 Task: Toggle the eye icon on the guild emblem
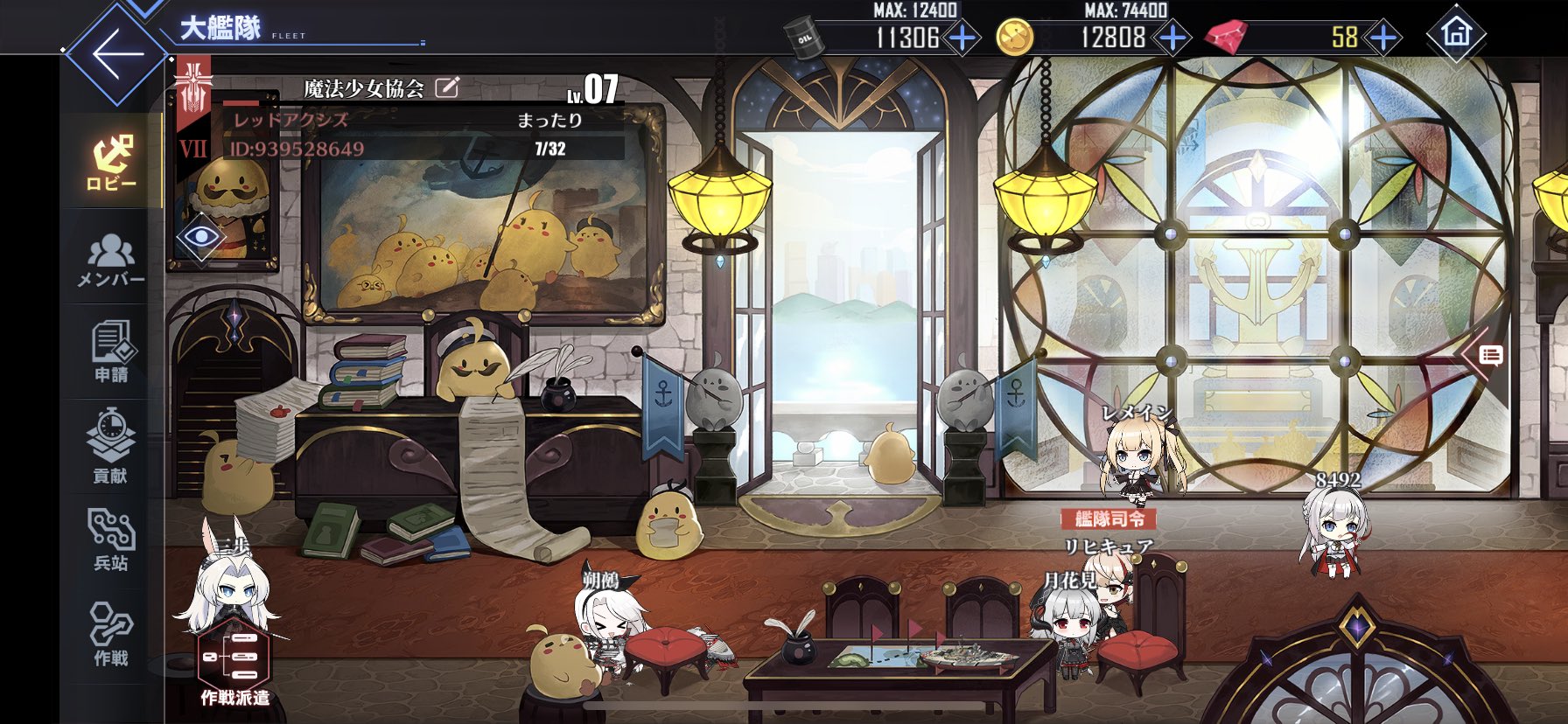[x=203, y=236]
